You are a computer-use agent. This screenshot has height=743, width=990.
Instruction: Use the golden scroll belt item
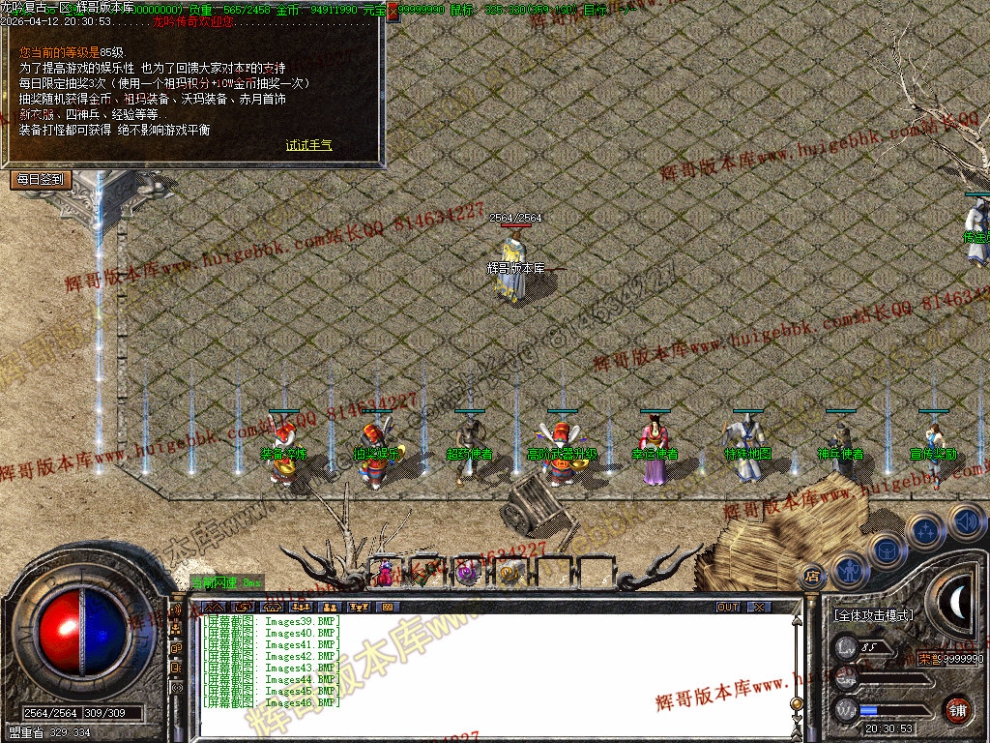(x=508, y=573)
